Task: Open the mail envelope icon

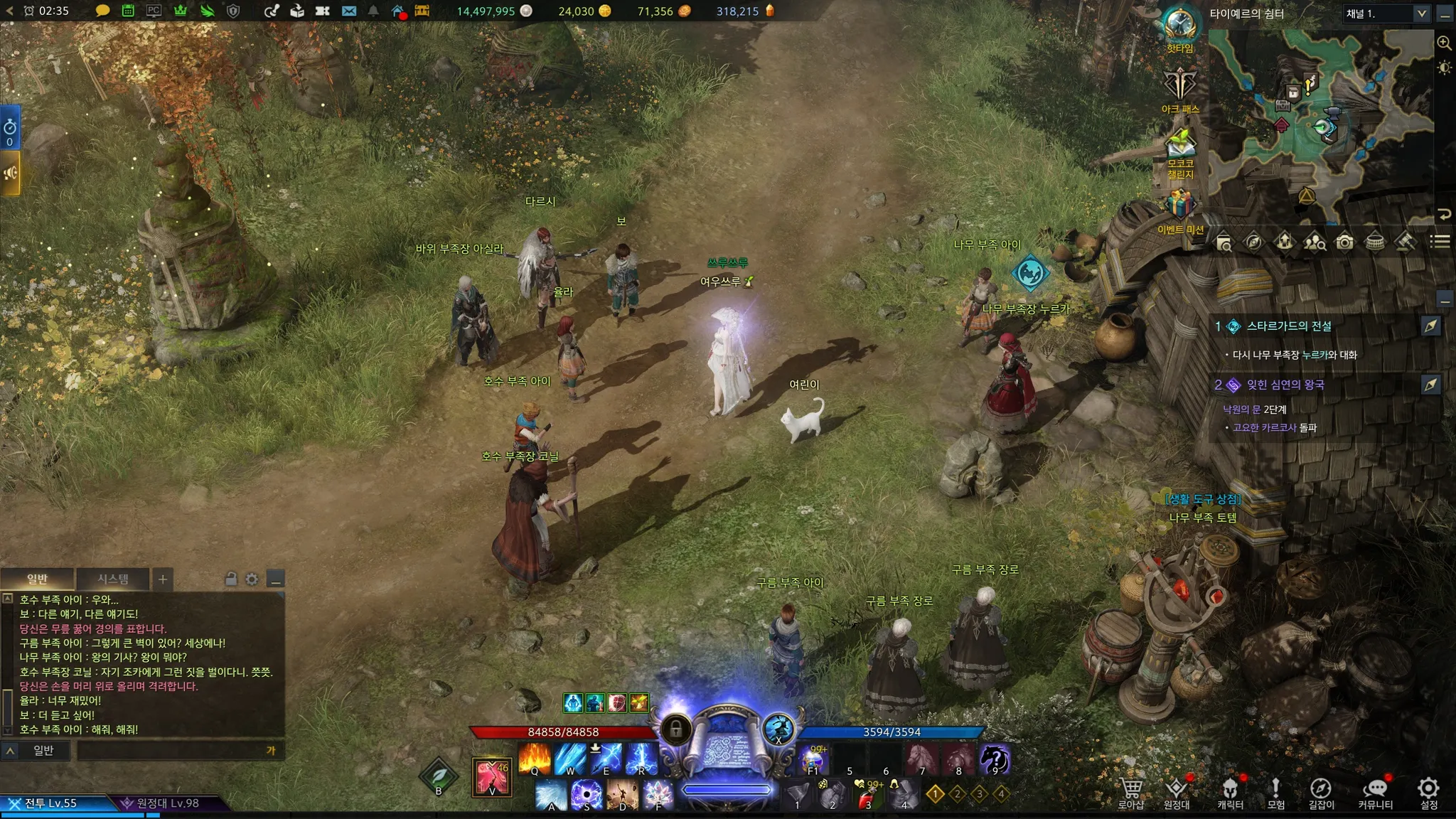Action: click(x=349, y=11)
